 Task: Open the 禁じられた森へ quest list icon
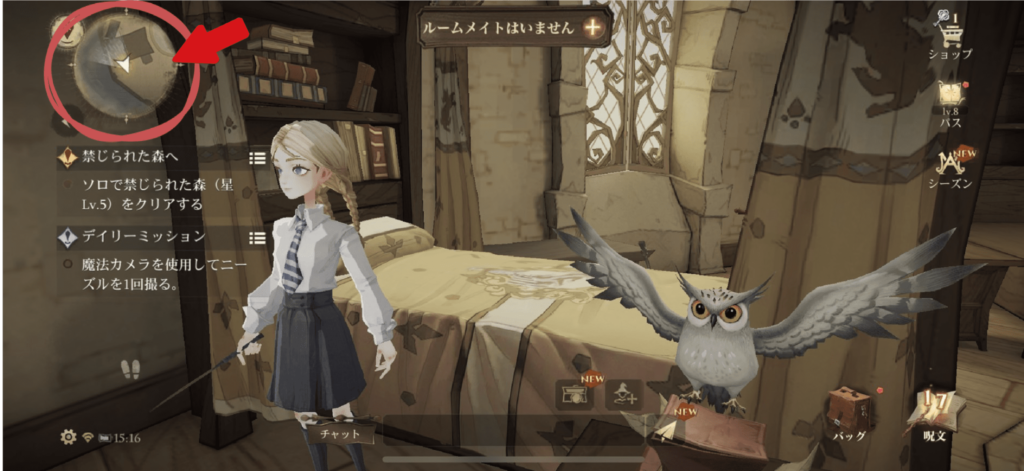pyautogui.click(x=257, y=158)
